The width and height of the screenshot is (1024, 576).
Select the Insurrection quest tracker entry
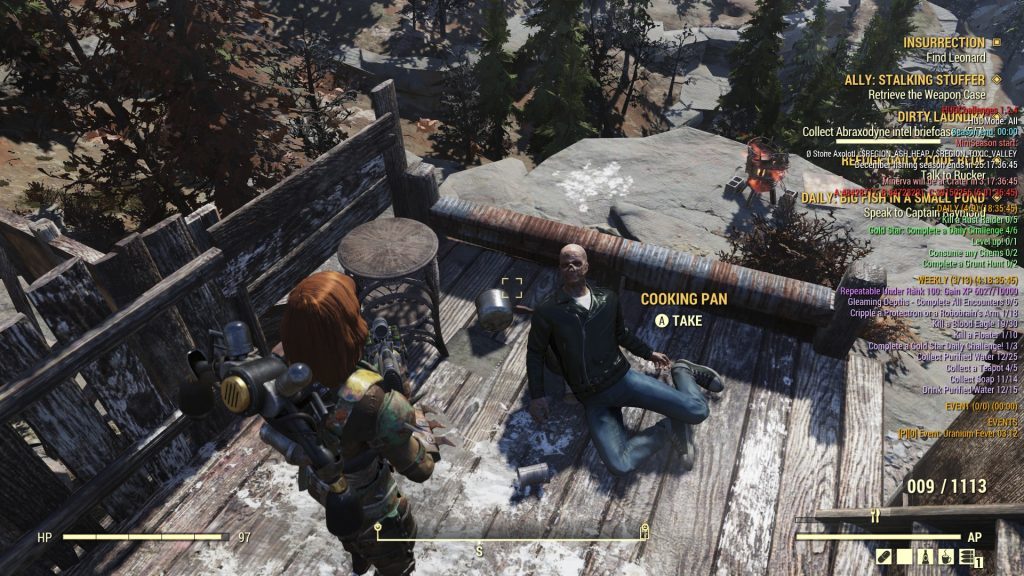pos(944,43)
